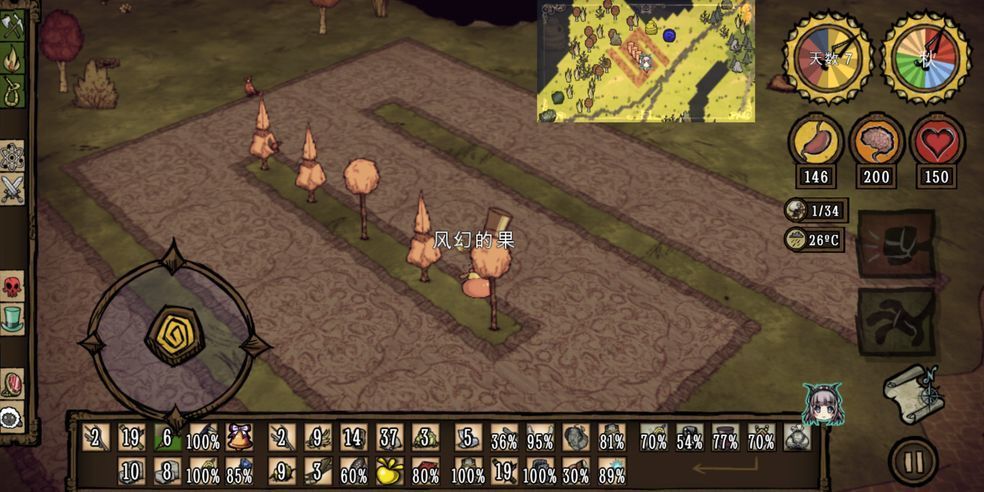Select the inventory slot showing 89%

[x=611, y=472]
